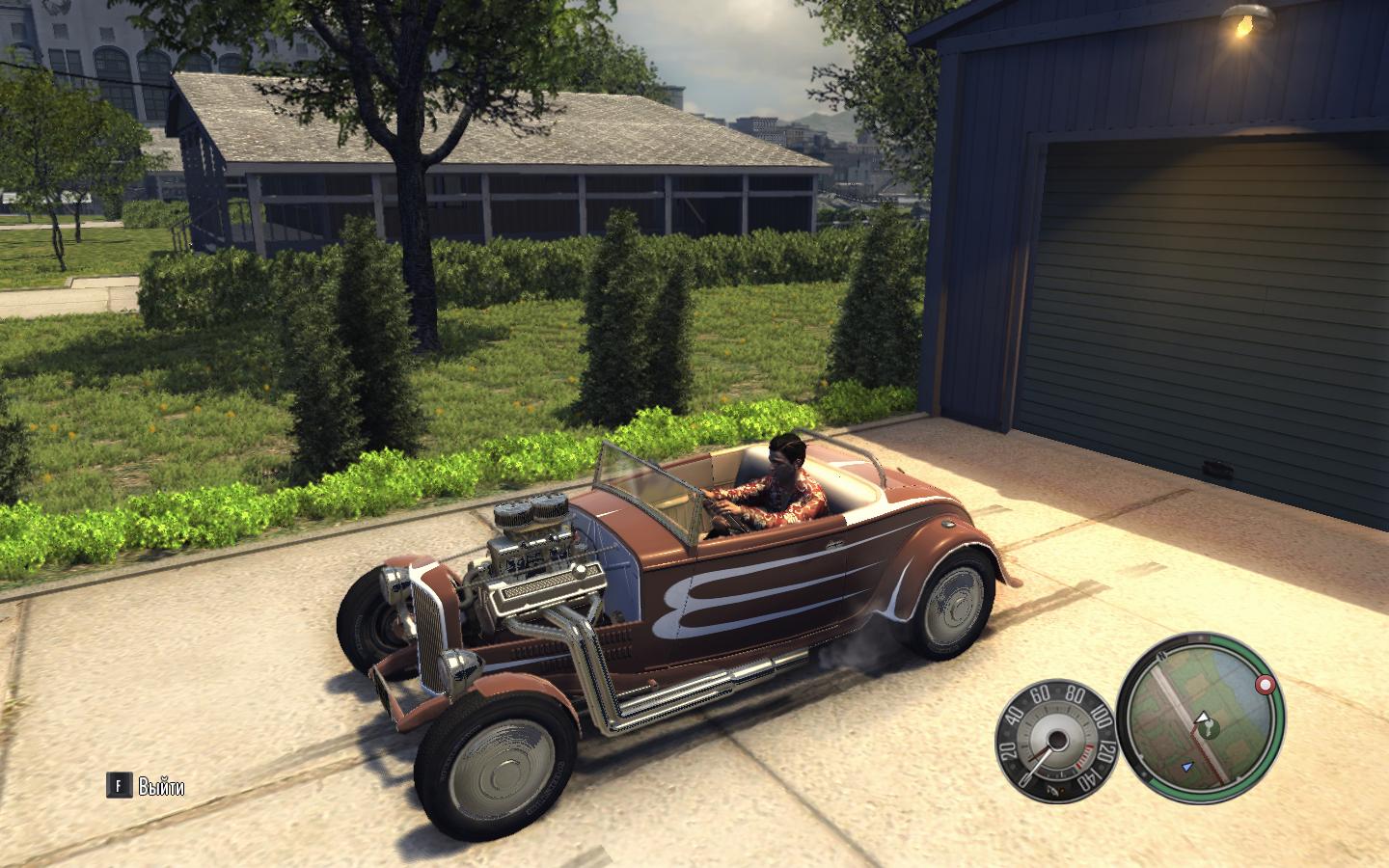Click the green garage key icon on minimap
This screenshot has width=1389, height=868.
(x=1208, y=728)
